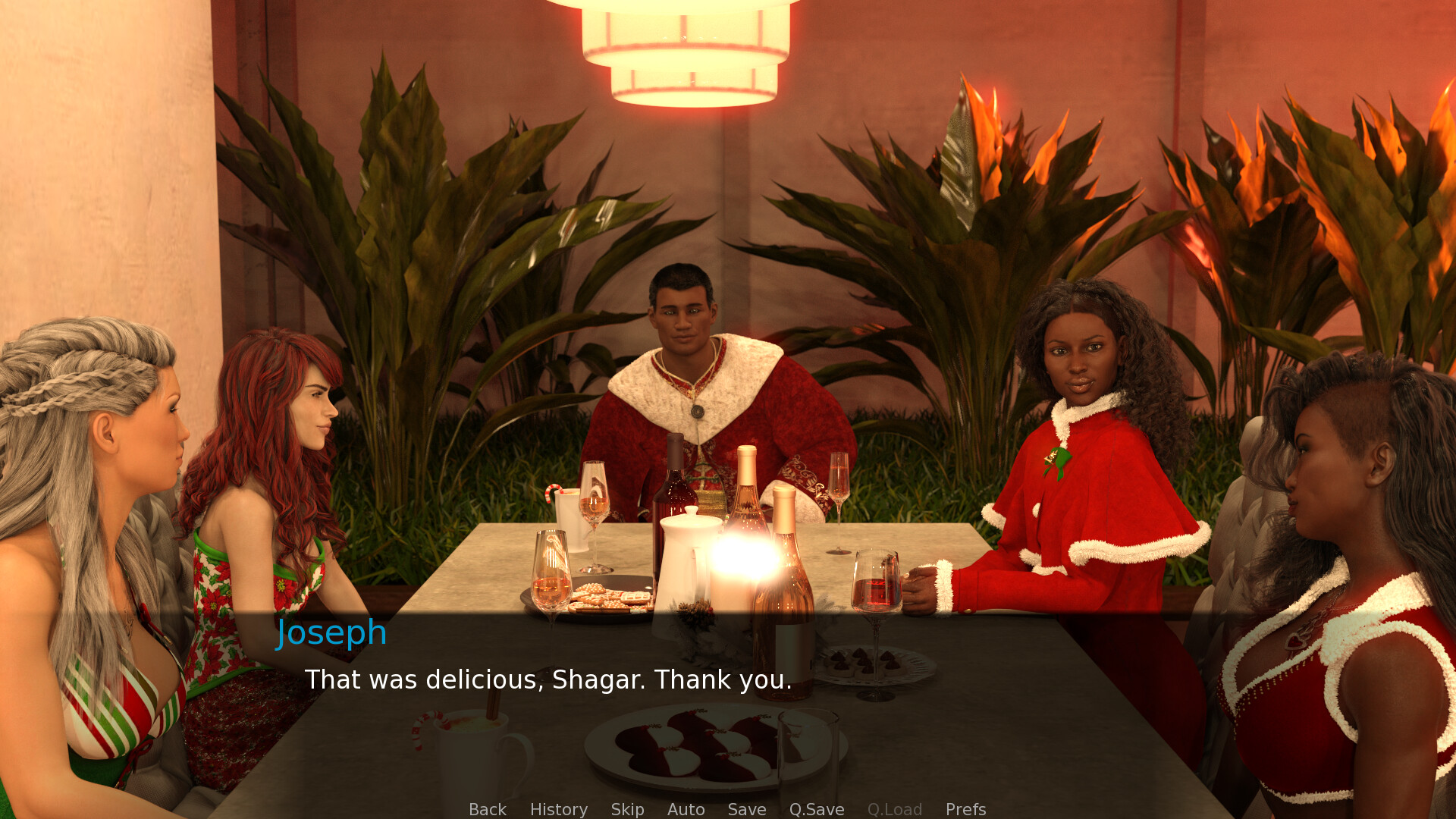Viewport: 1456px width, 819px height.
Task: Perform a quick save with Q.Save
Action: click(x=816, y=809)
